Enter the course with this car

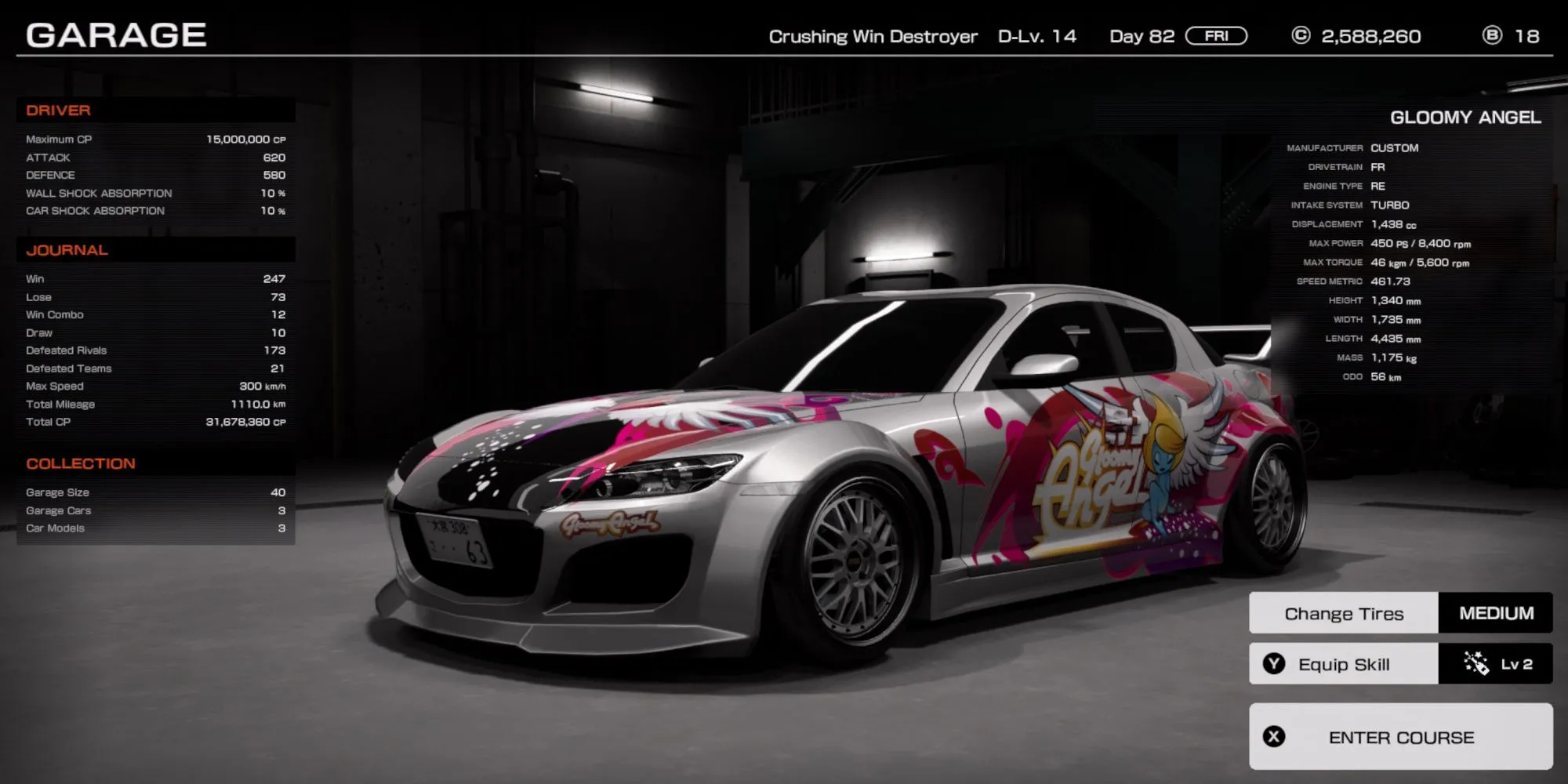1400,737
